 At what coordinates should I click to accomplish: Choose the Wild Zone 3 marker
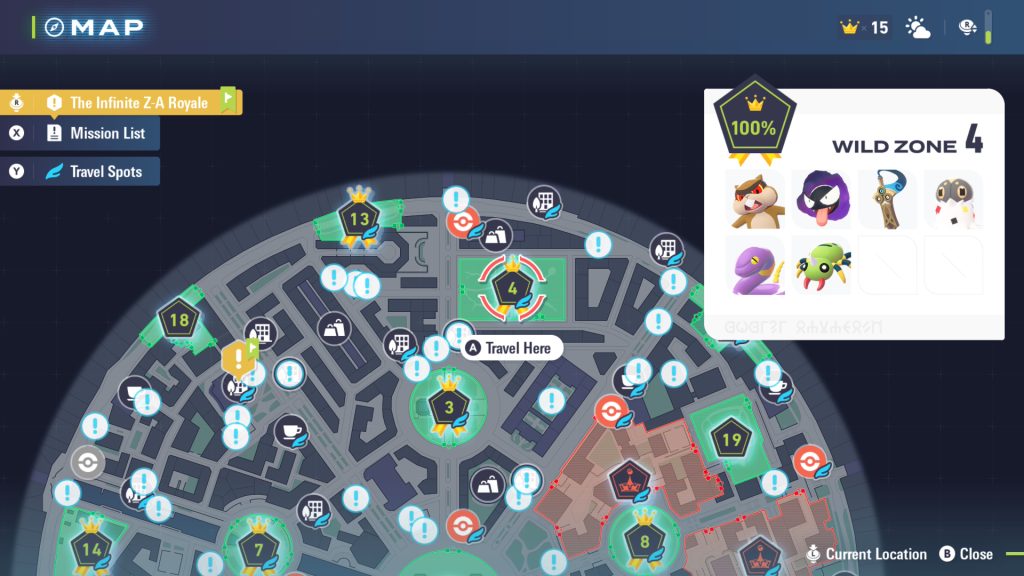point(449,407)
